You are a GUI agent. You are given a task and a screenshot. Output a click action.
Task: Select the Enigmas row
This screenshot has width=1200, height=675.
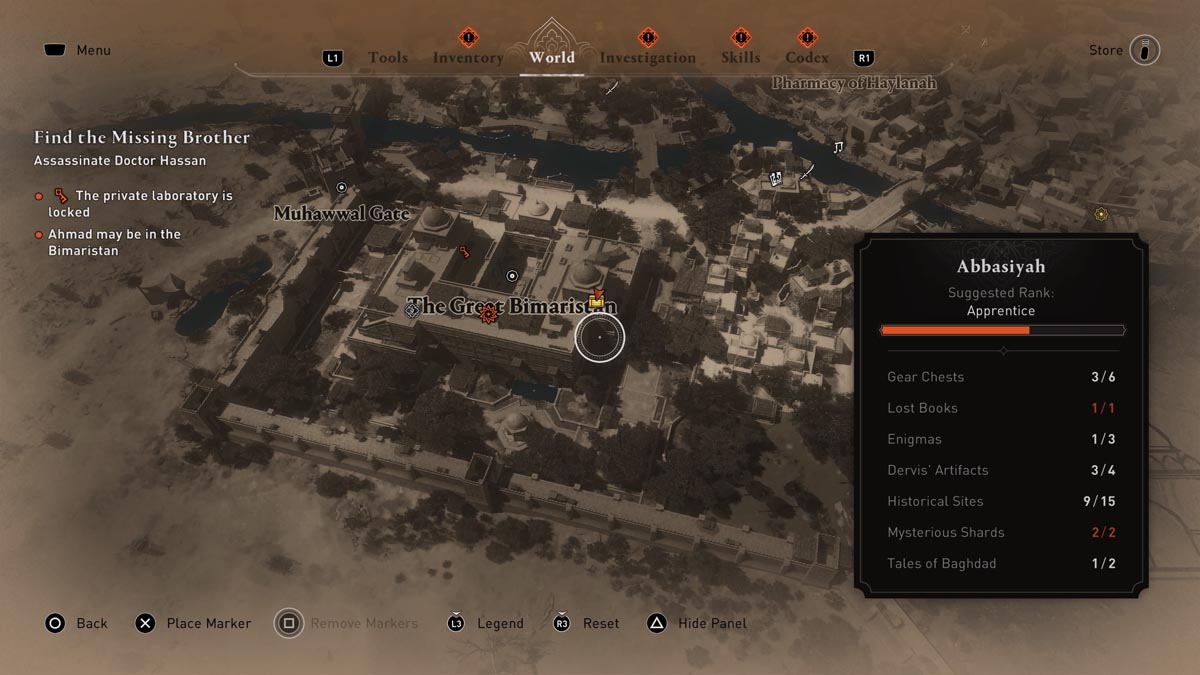click(1001, 439)
